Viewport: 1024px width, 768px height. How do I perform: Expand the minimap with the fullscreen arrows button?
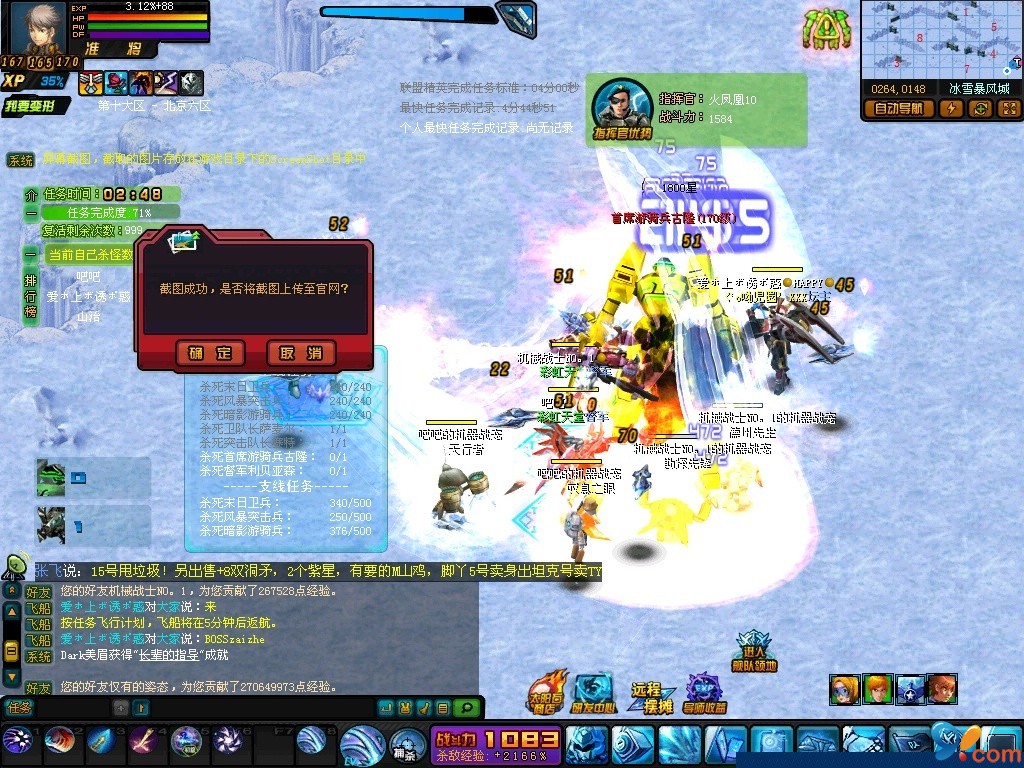pos(1008,108)
